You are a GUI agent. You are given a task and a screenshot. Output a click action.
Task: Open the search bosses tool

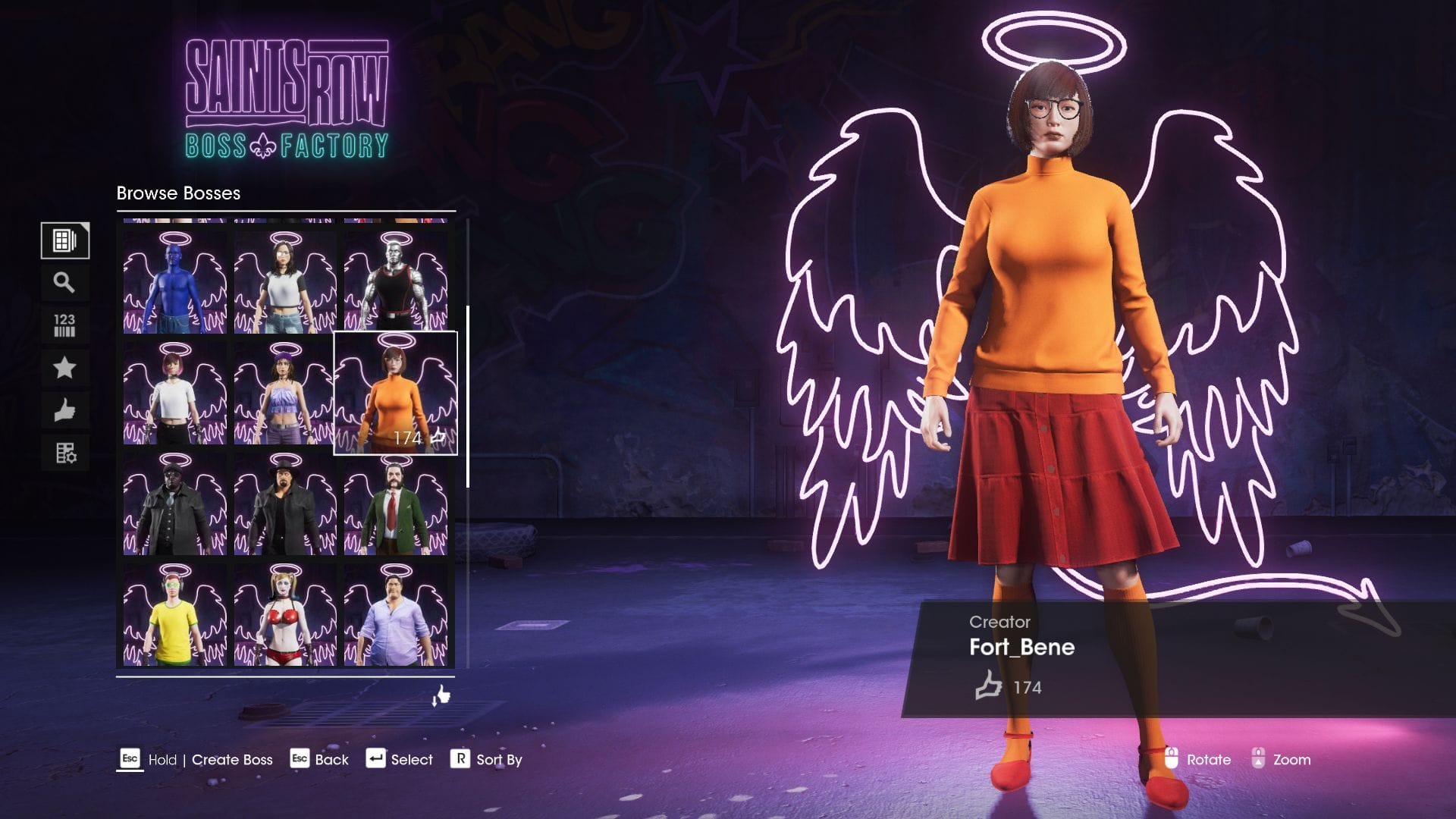[x=65, y=282]
